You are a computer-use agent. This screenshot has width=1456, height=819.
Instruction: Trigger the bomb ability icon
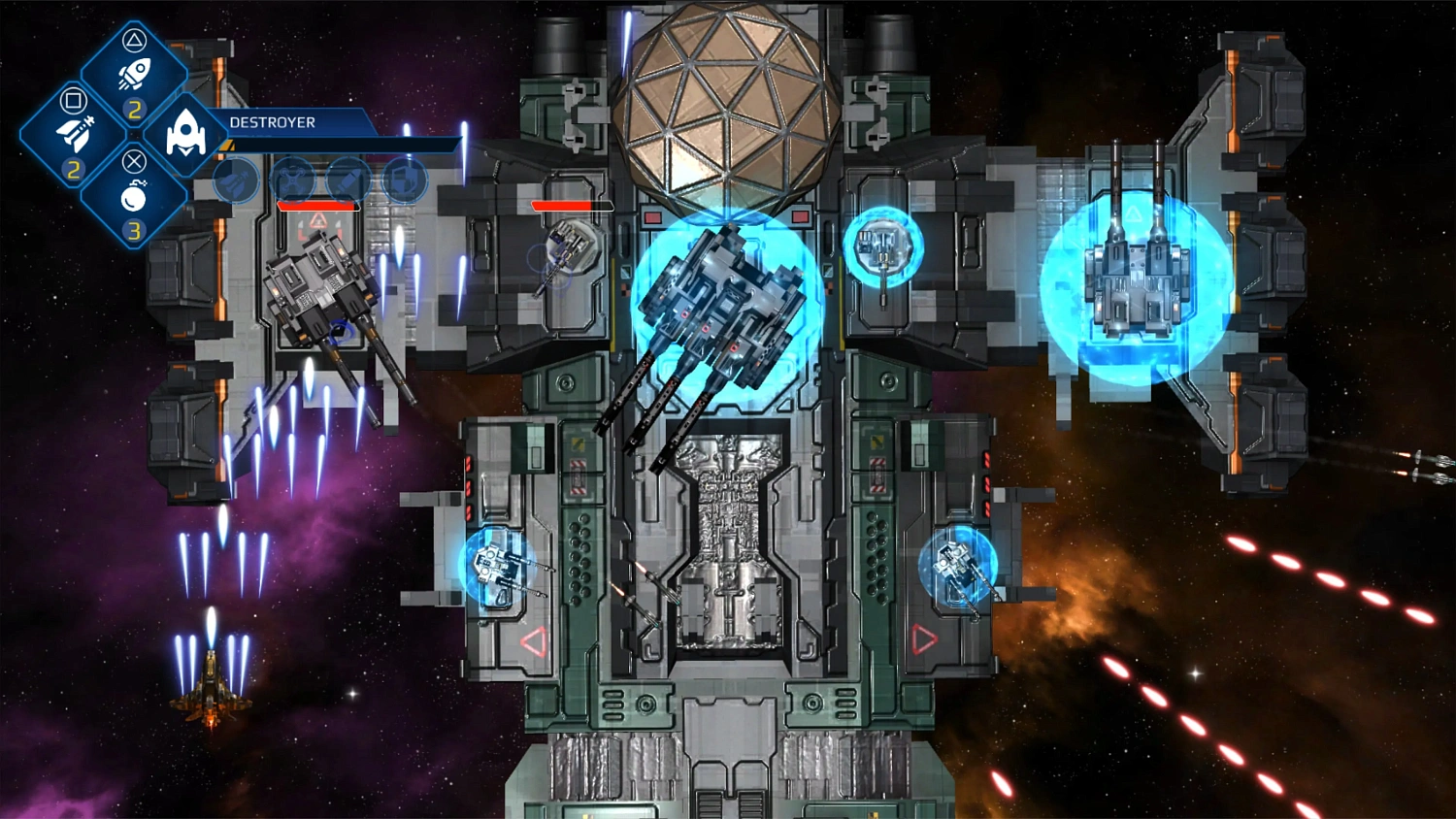[x=135, y=197]
